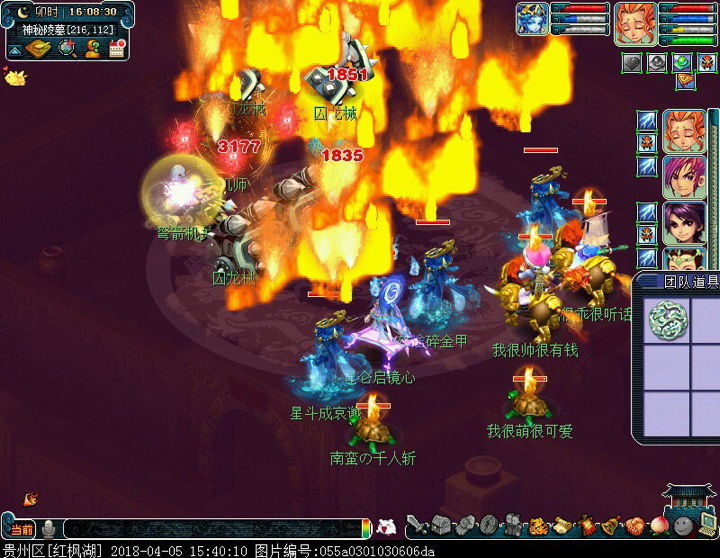Image resolution: width=720 pixels, height=558 pixels.
Task: Select the dark-haired teammate portrait
Action: [683, 224]
